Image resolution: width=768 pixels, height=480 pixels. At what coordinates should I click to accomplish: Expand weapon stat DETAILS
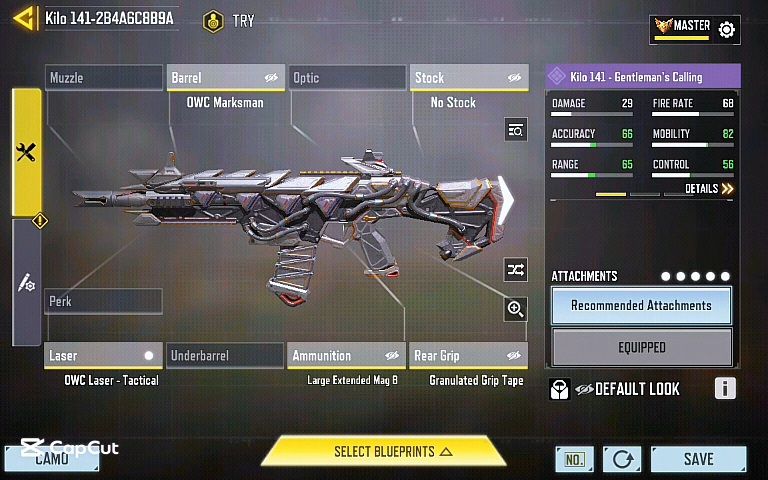[709, 188]
